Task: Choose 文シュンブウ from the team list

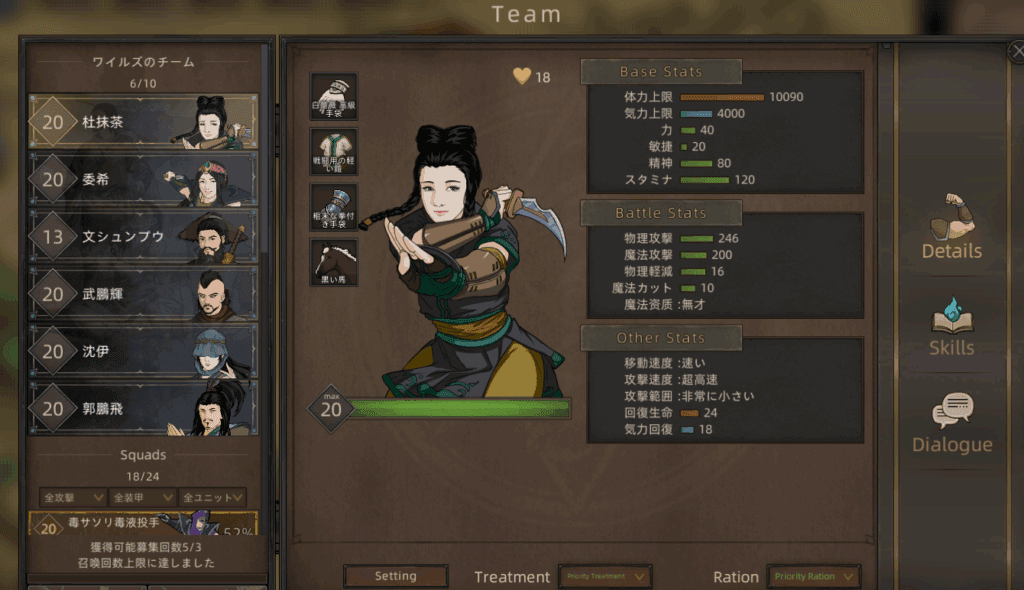Action: [143, 237]
